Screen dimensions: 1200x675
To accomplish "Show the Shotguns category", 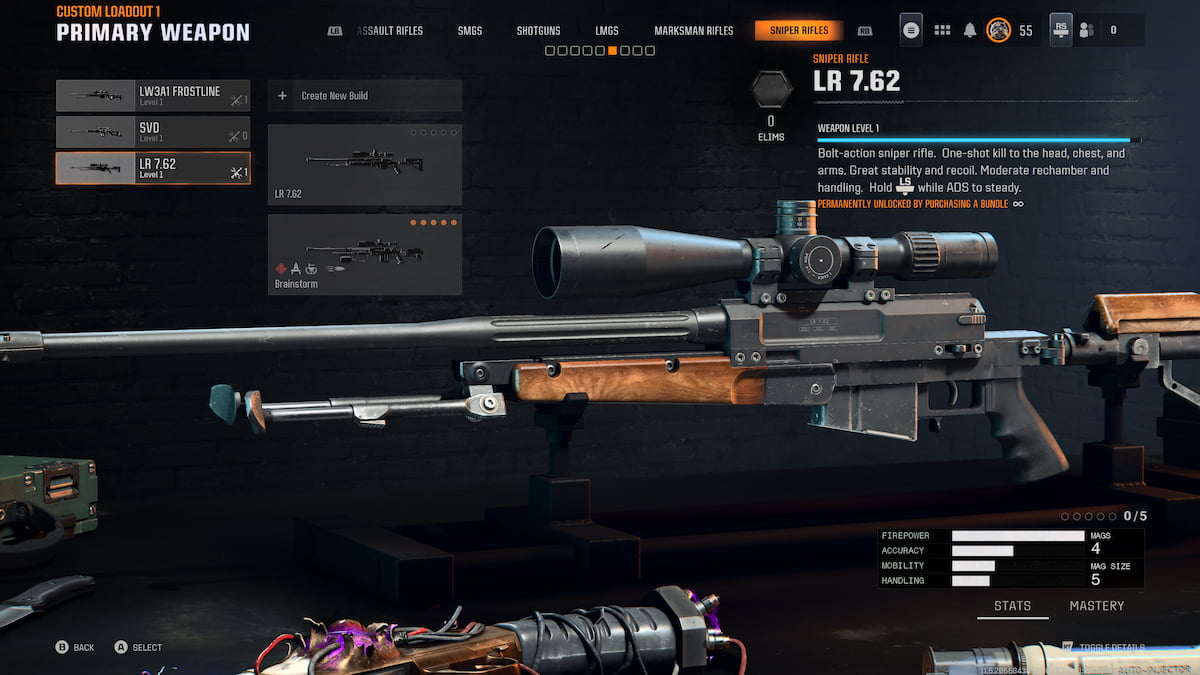I will click(x=539, y=31).
